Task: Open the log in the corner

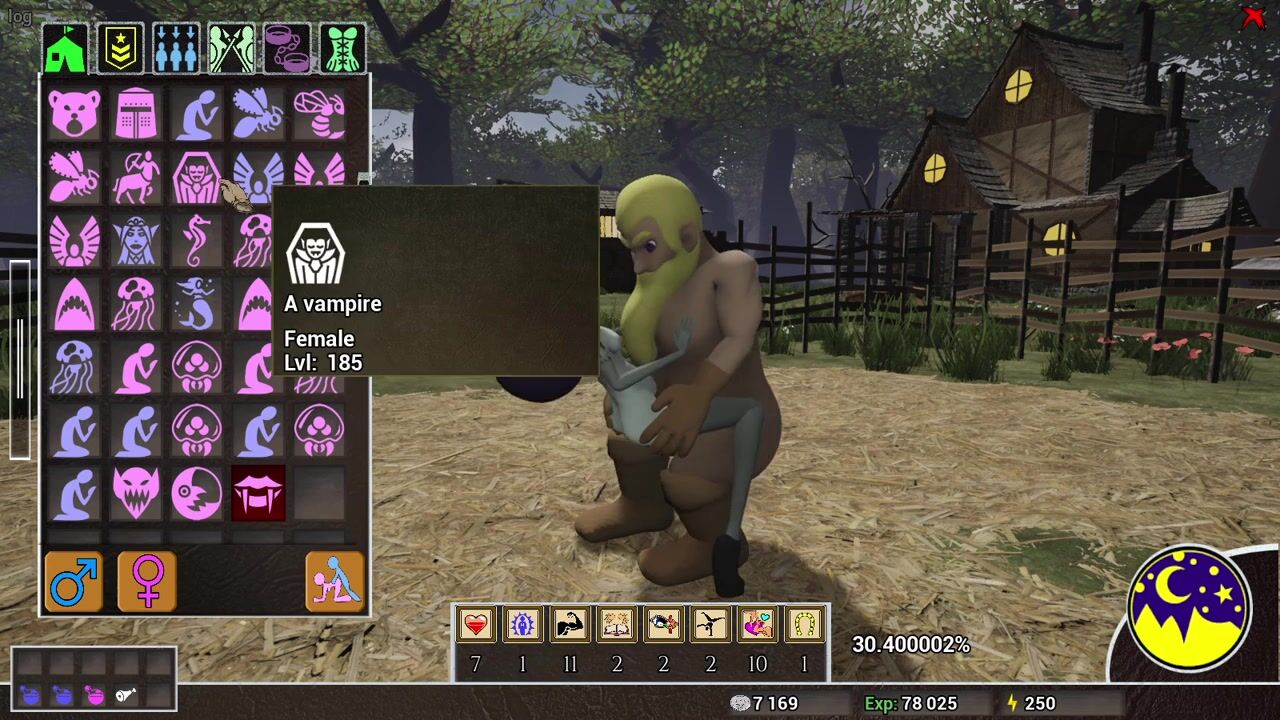Action: pos(19,17)
